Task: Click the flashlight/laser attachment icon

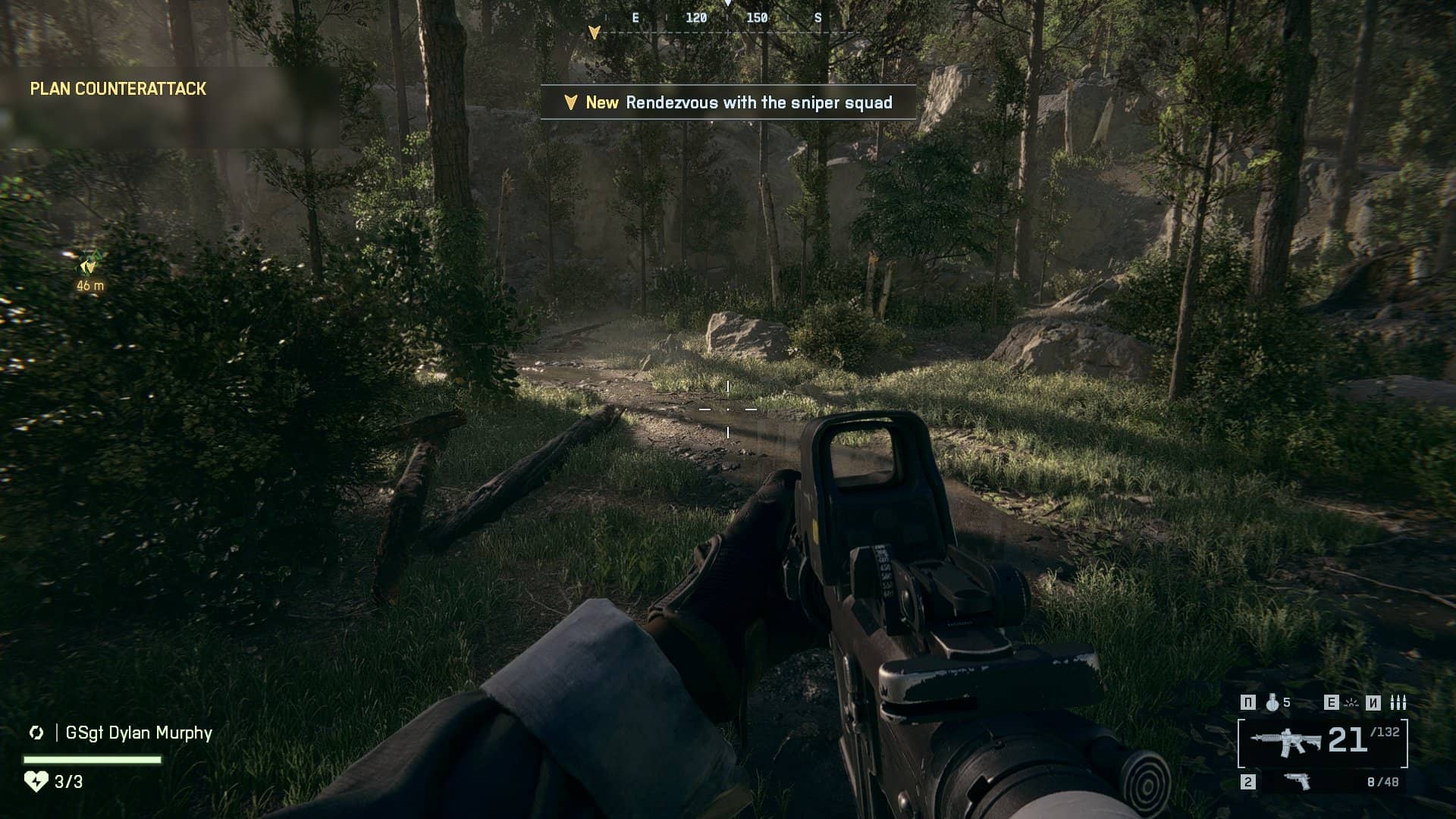Action: [x=1351, y=703]
